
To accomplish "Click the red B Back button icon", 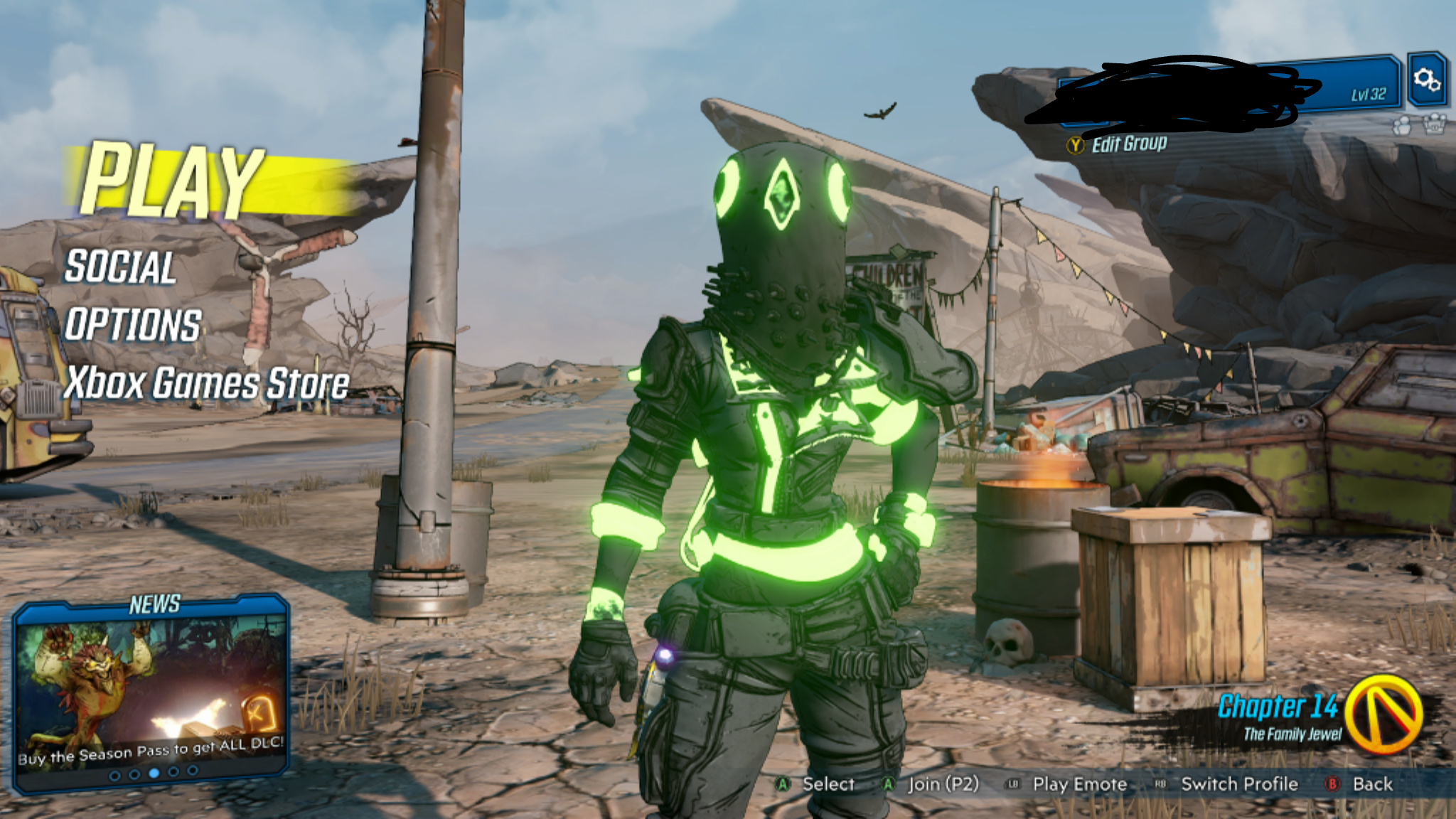I will 1334,785.
